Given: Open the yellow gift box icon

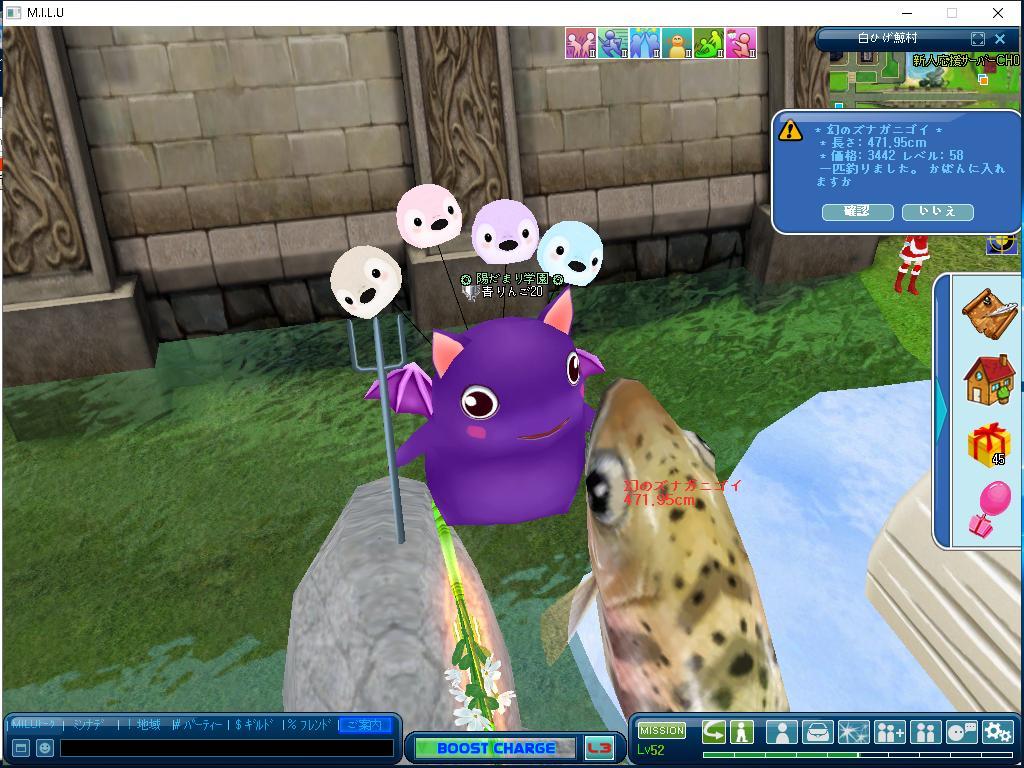Looking at the screenshot, I should coord(988,444).
